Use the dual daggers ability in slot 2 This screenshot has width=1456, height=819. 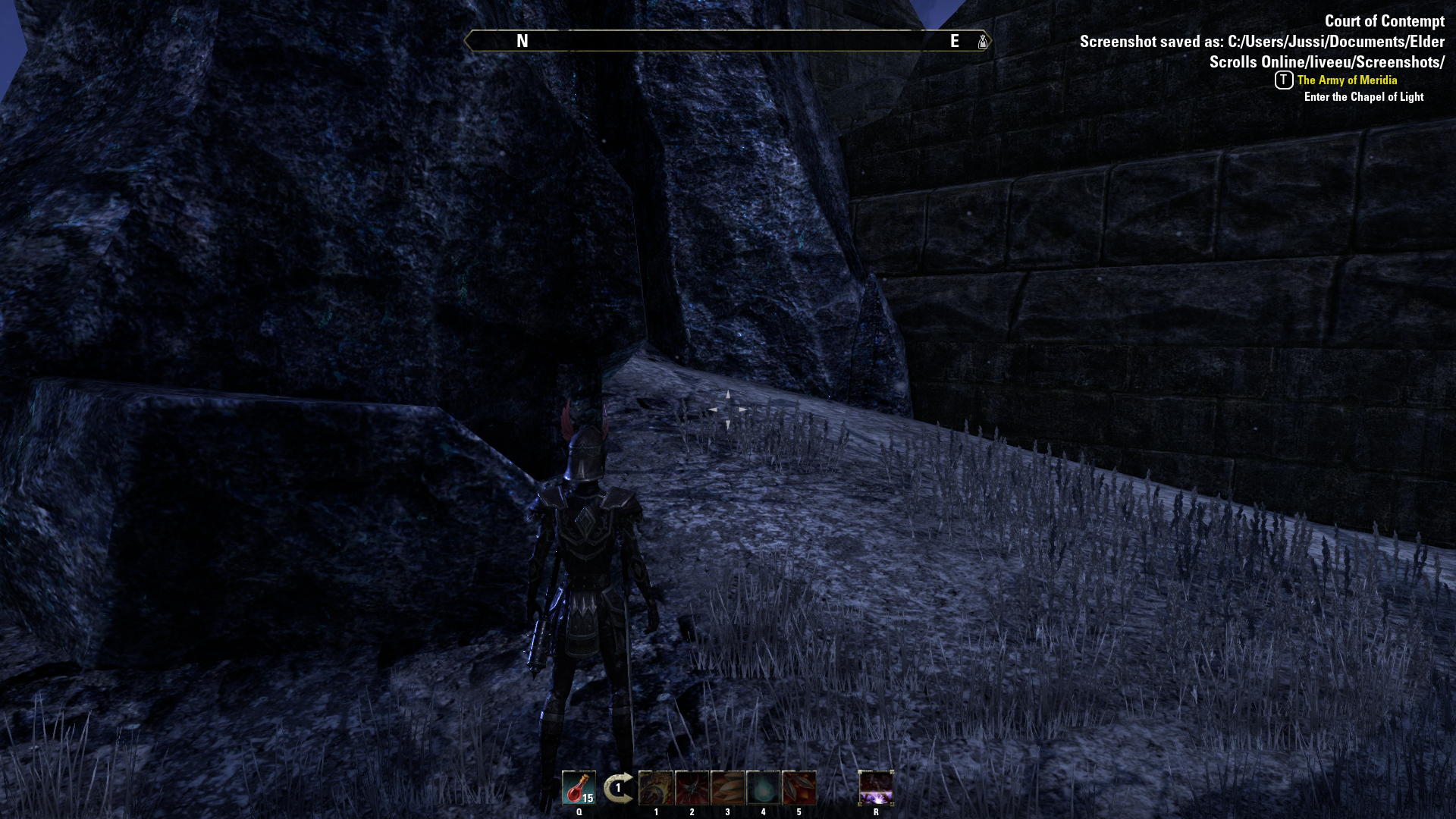coord(692,789)
